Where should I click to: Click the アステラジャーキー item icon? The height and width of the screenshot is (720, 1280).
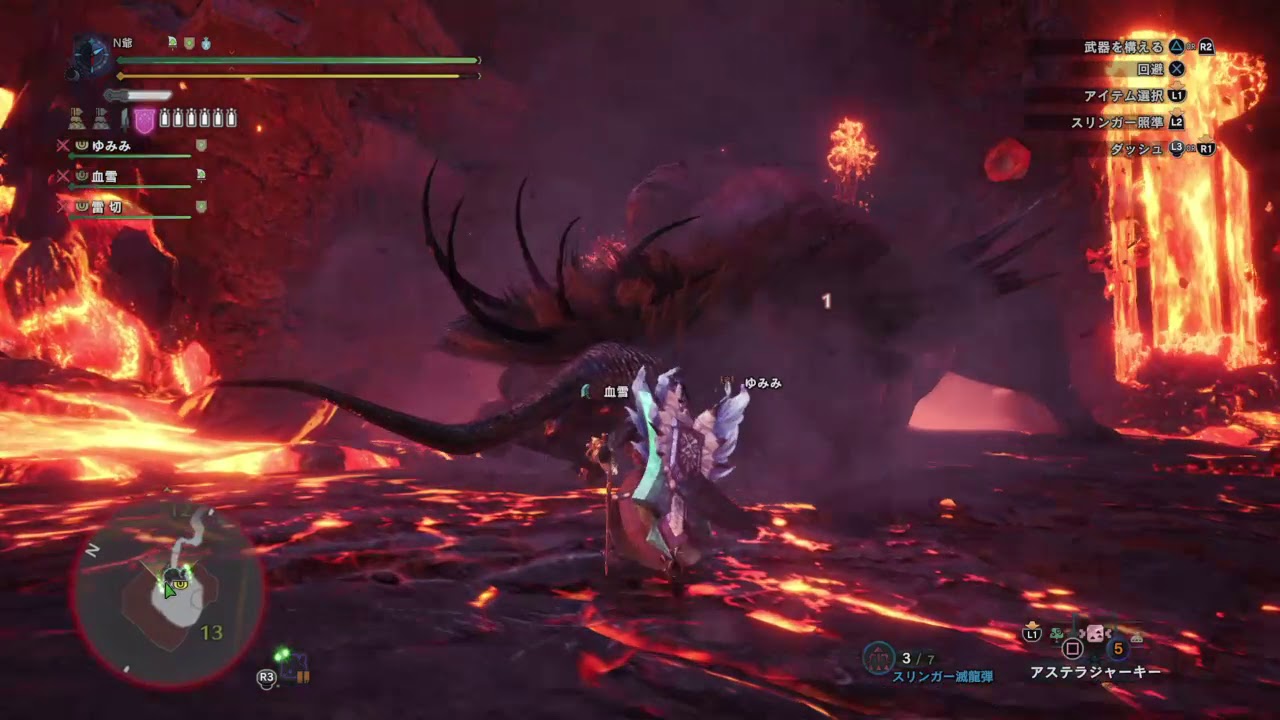[x=1094, y=634]
